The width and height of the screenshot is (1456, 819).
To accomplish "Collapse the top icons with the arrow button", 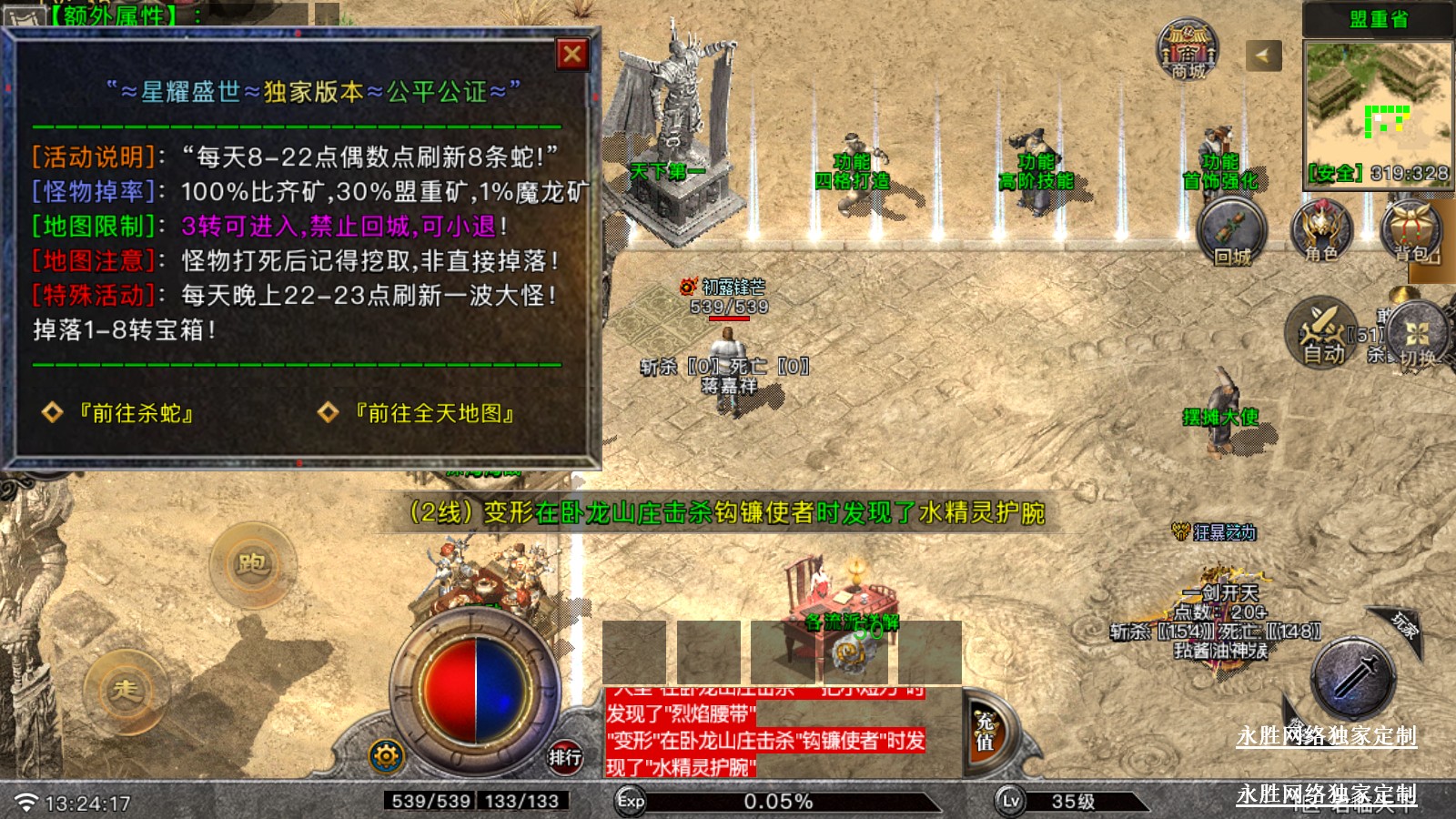I will coord(1263,56).
